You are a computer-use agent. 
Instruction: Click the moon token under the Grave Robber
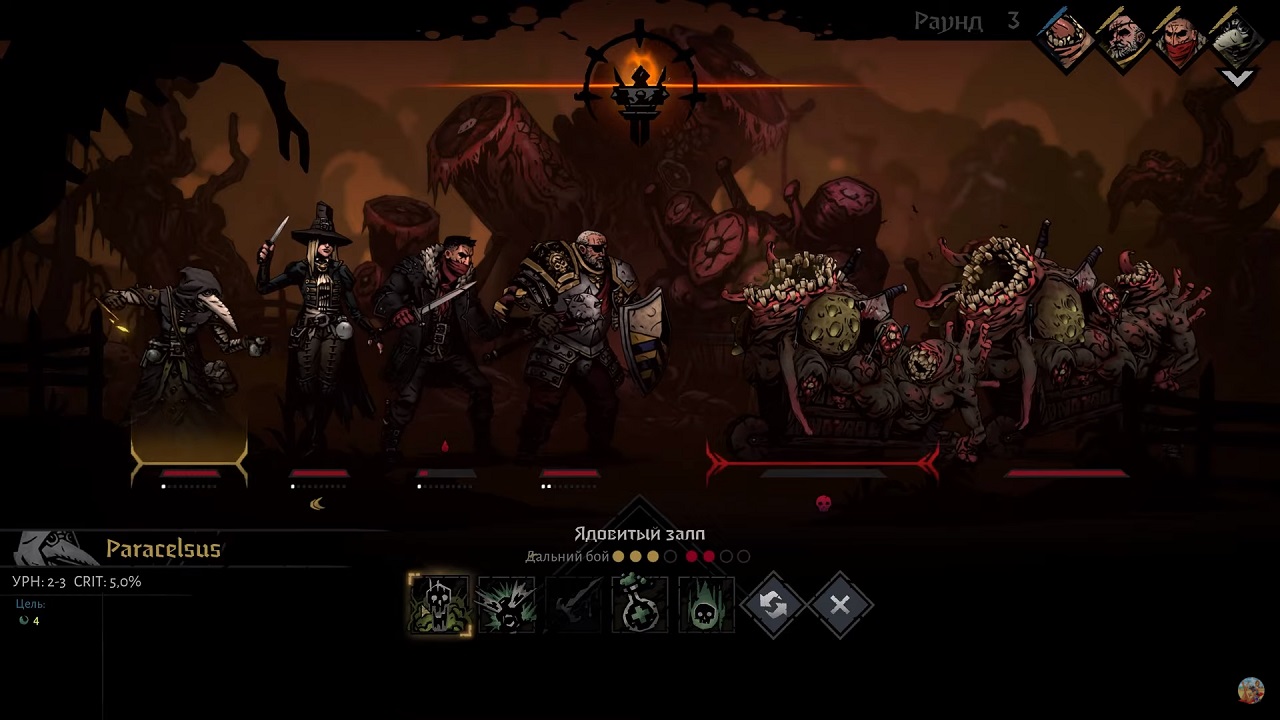click(x=316, y=502)
